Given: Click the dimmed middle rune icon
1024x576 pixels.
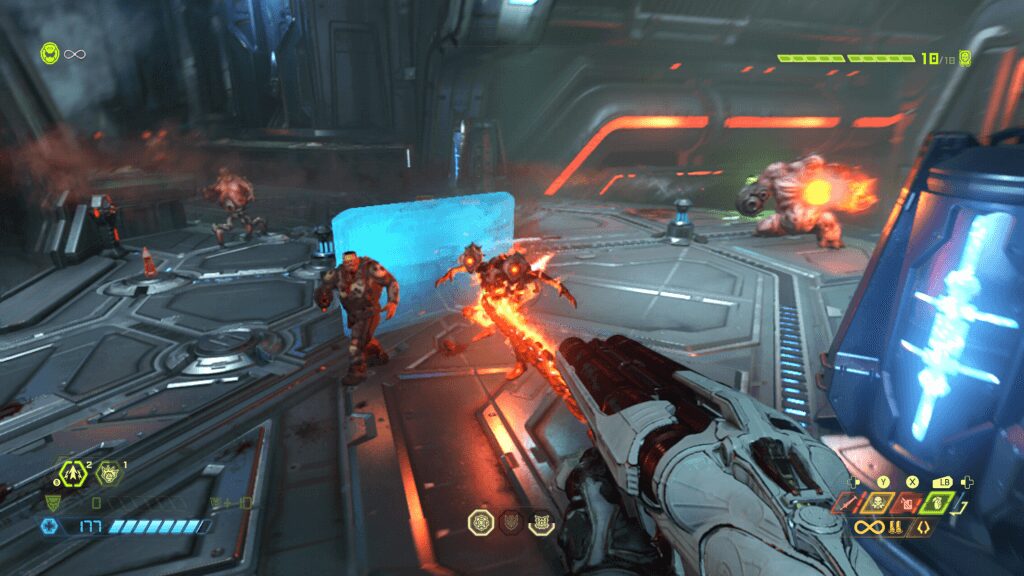Looking at the screenshot, I should point(510,521).
